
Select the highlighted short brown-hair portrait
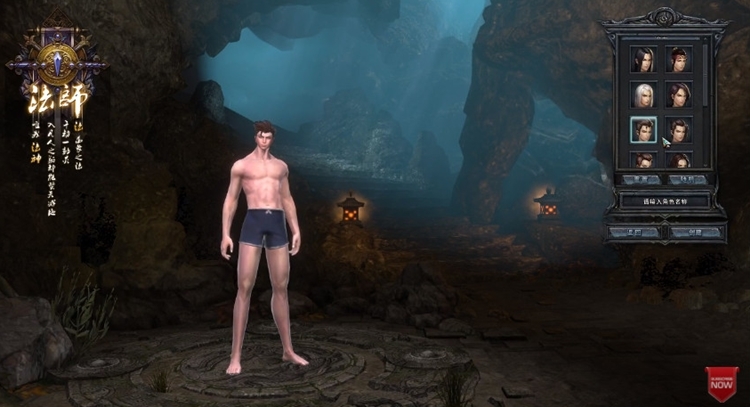point(643,129)
